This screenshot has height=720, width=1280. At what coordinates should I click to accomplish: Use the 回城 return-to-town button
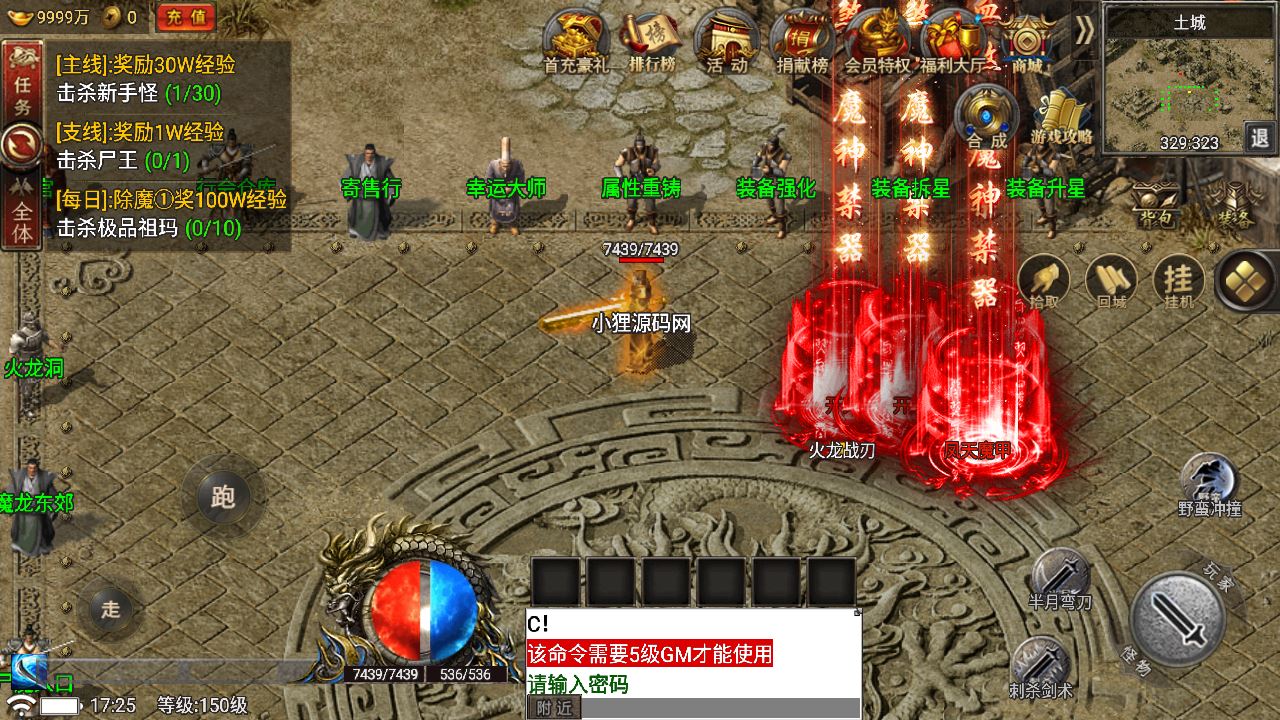coord(1111,280)
